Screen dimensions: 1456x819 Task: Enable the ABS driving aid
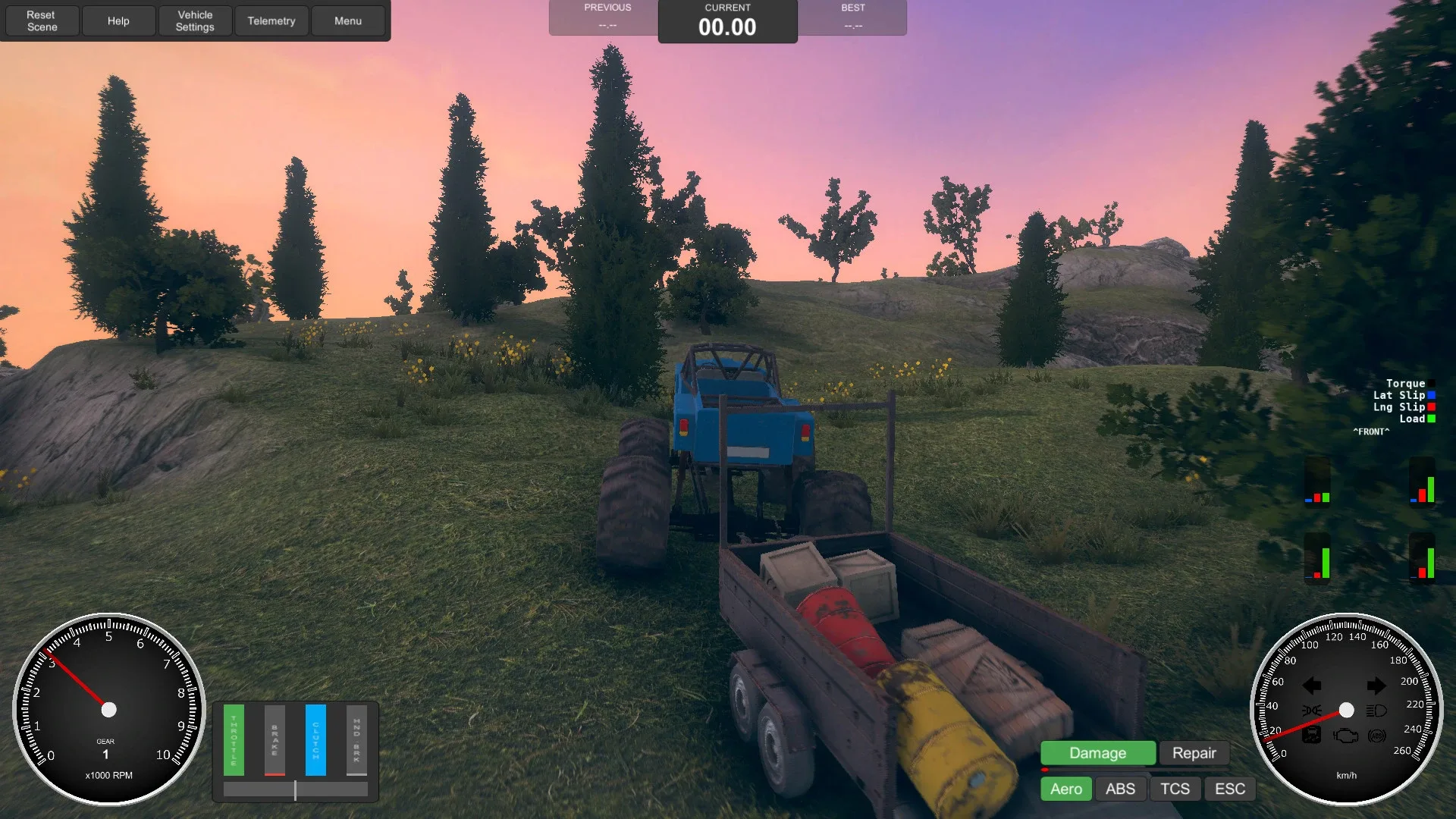[x=1120, y=789]
